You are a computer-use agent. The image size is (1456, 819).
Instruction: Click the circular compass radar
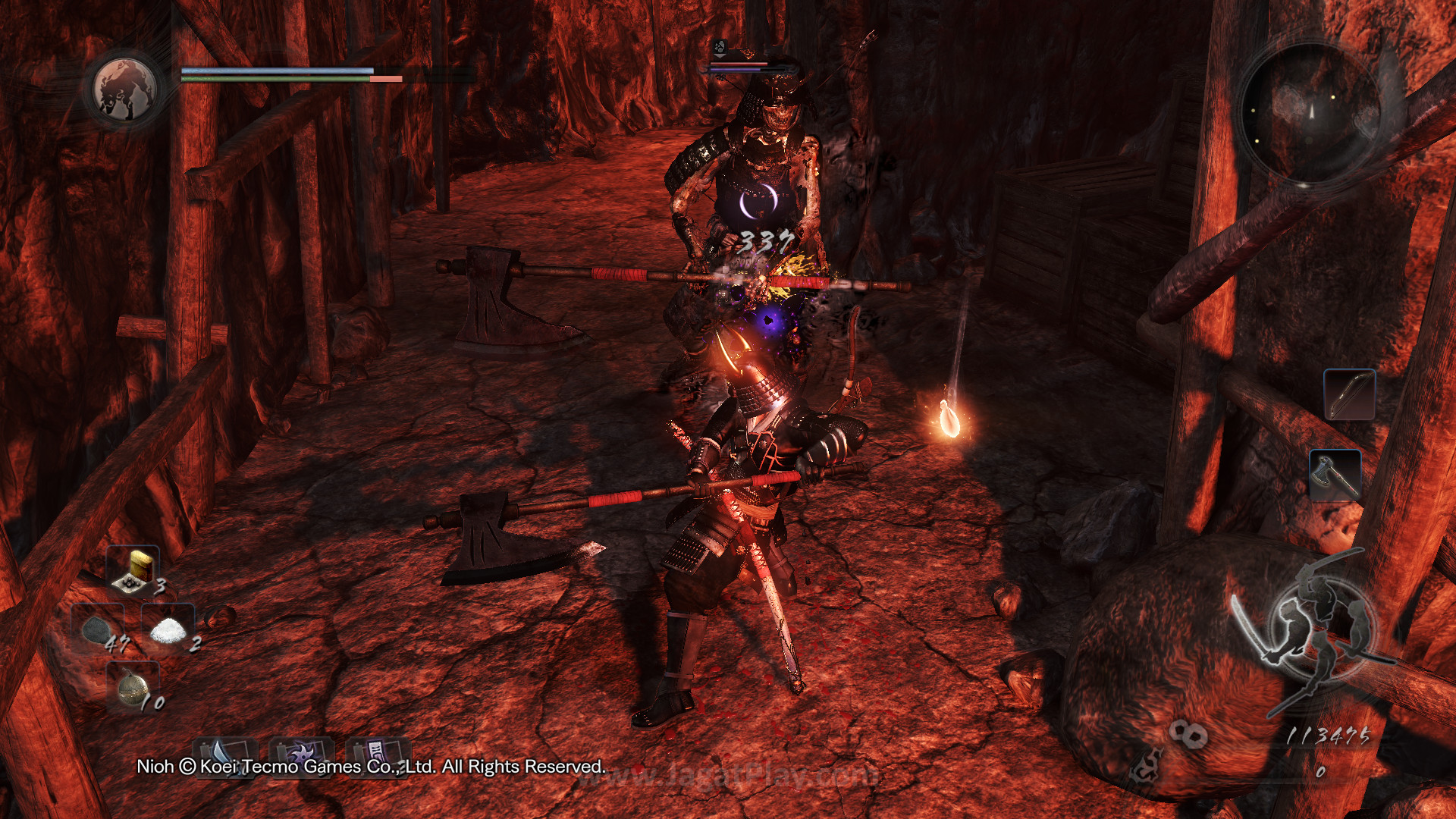[1310, 112]
